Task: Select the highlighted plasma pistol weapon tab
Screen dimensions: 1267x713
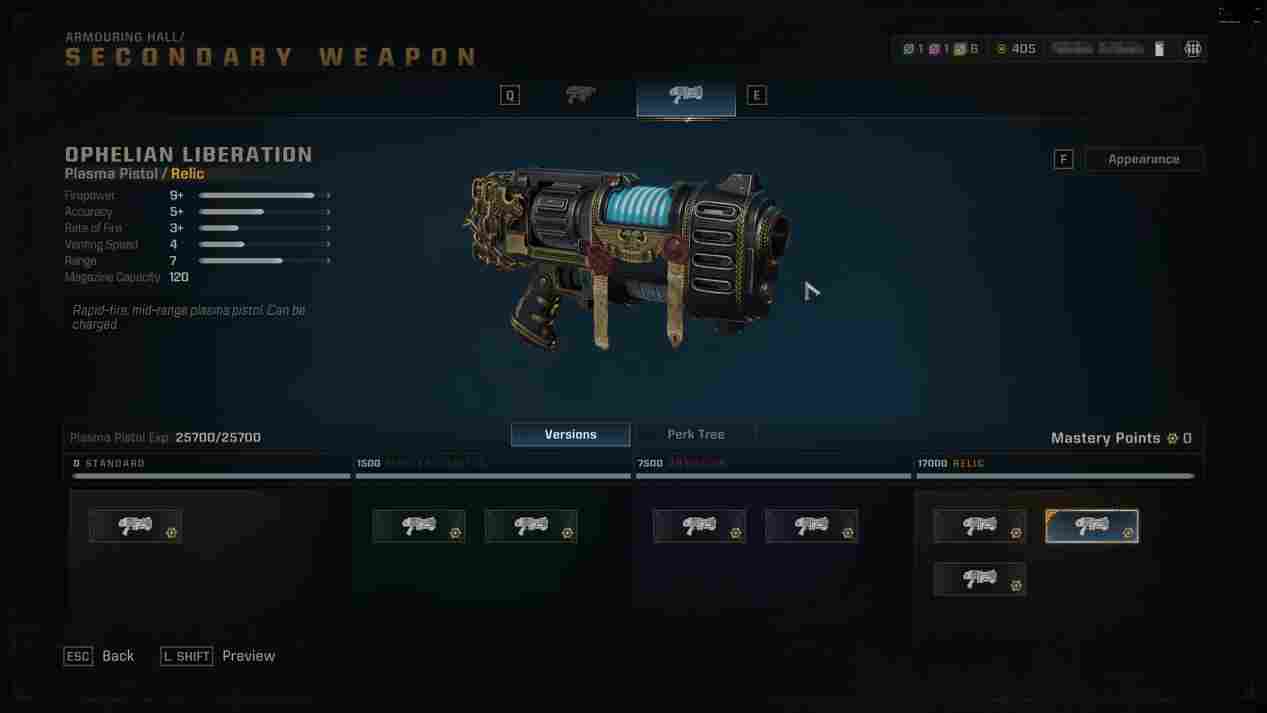Action: point(686,96)
